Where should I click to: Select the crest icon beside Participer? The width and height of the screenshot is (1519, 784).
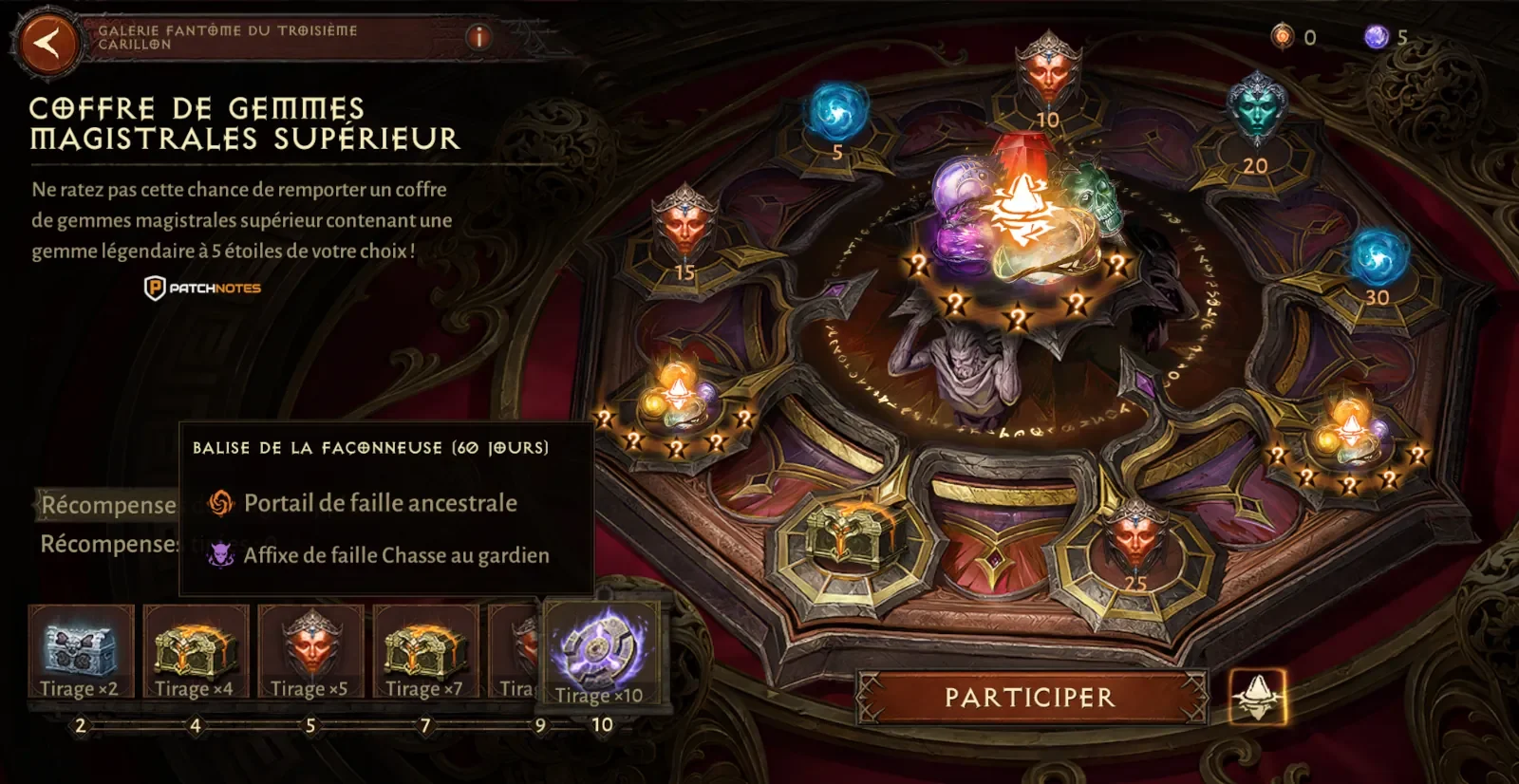(1257, 697)
